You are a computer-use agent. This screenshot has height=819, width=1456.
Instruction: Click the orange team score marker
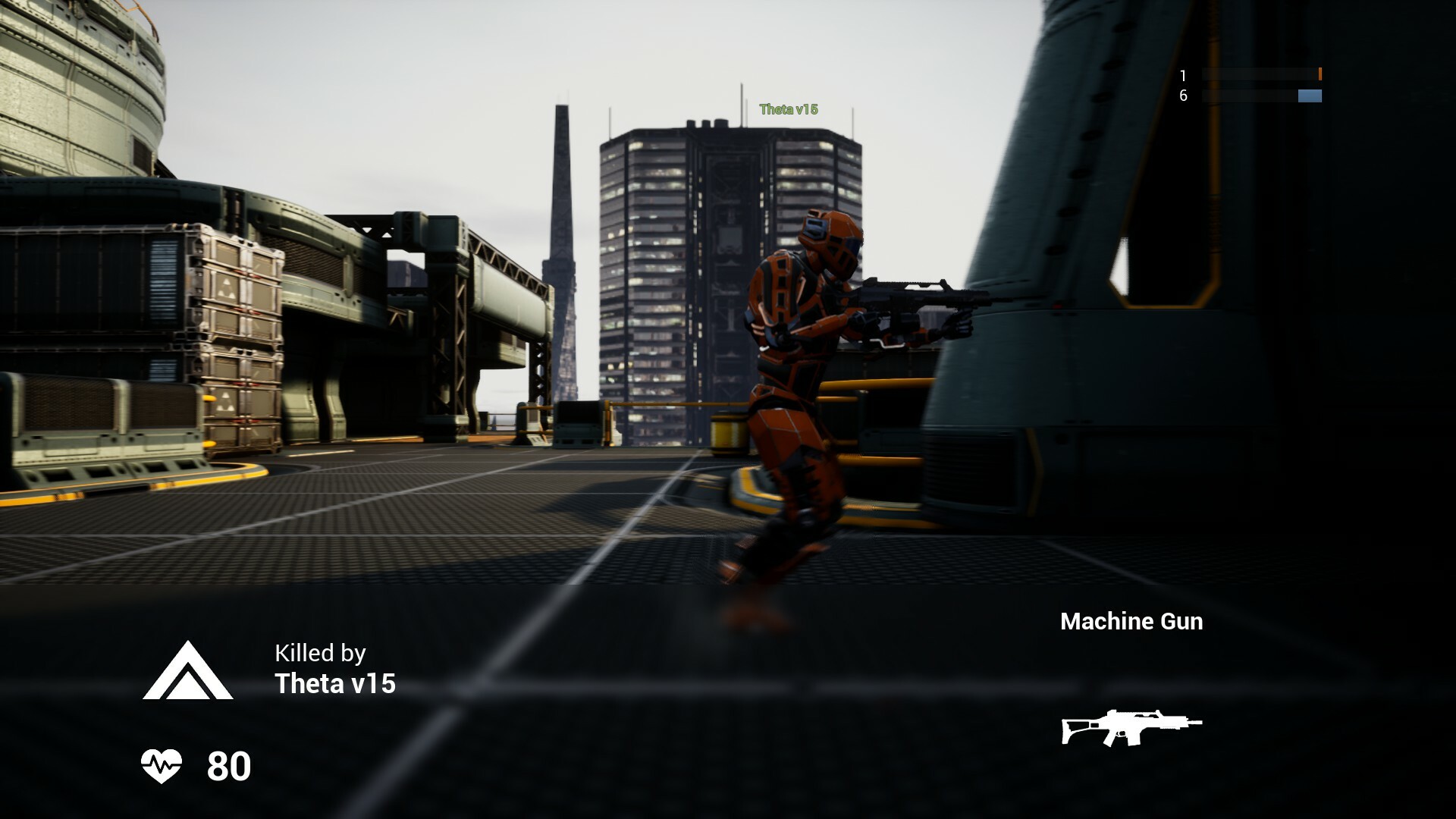click(1319, 74)
